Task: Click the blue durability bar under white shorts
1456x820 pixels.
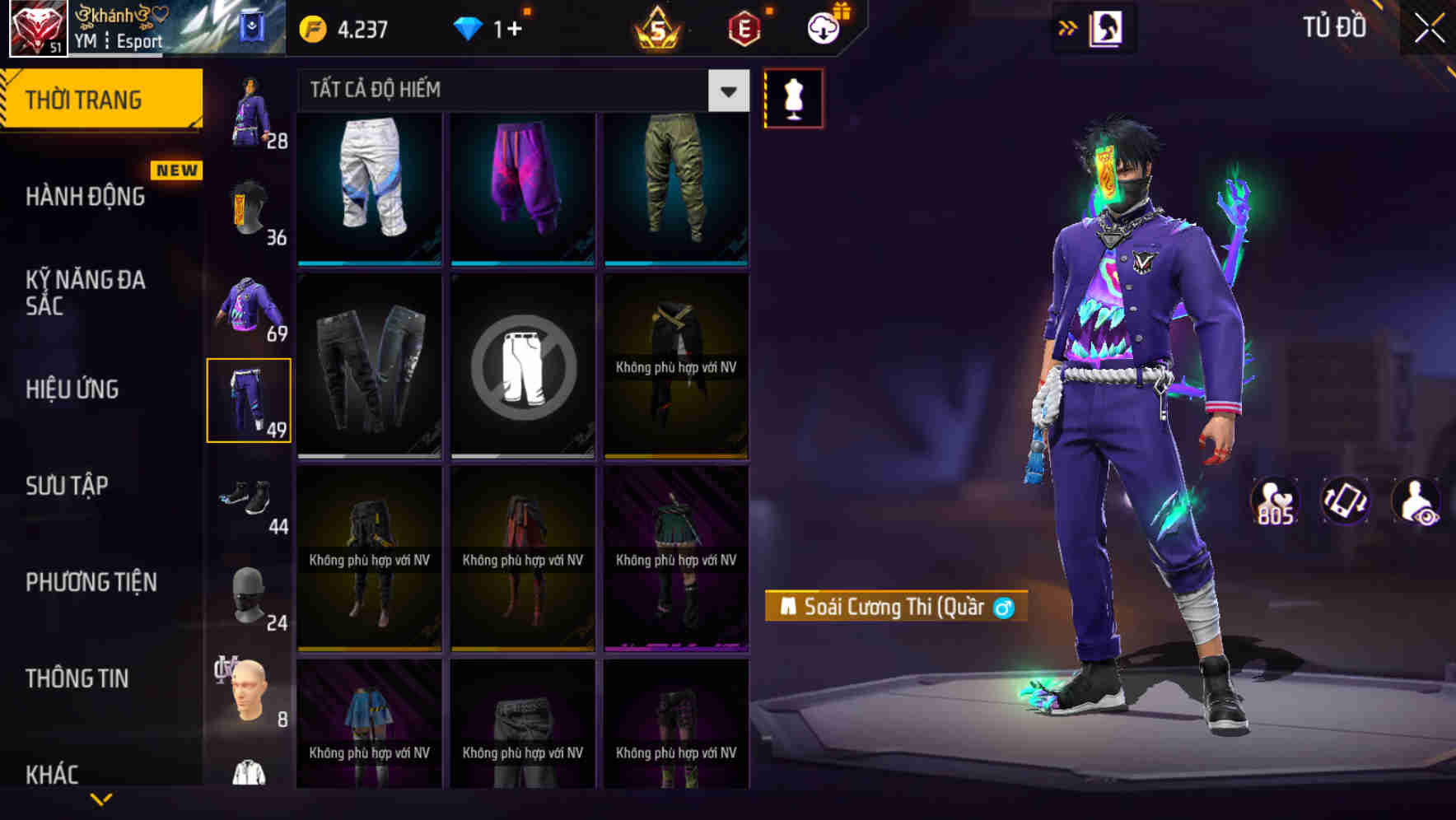Action: [368, 263]
